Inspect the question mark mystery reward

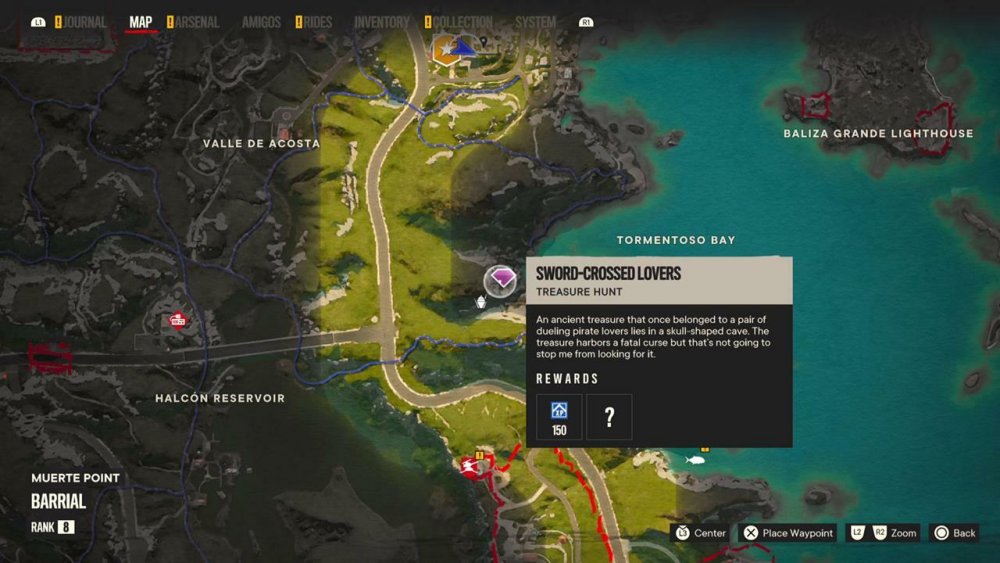coord(609,416)
